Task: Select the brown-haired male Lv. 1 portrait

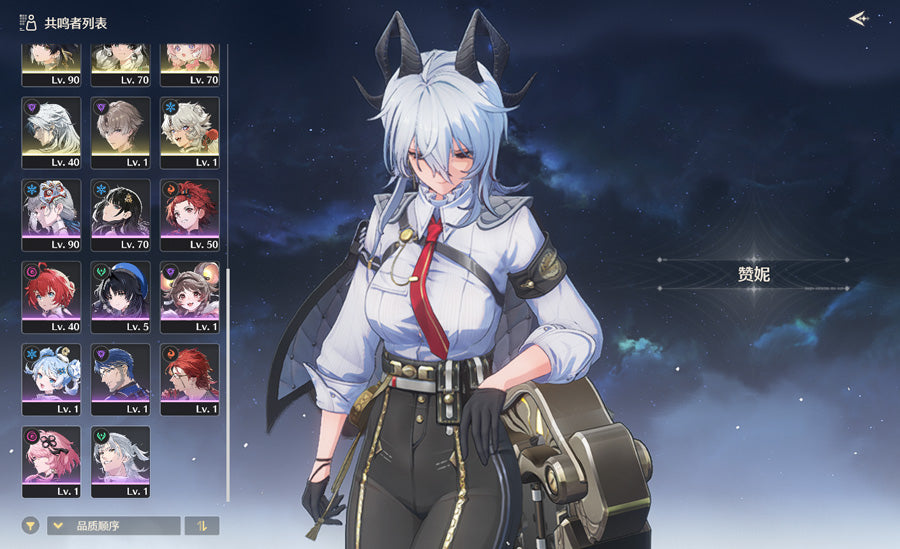Action: point(121,132)
